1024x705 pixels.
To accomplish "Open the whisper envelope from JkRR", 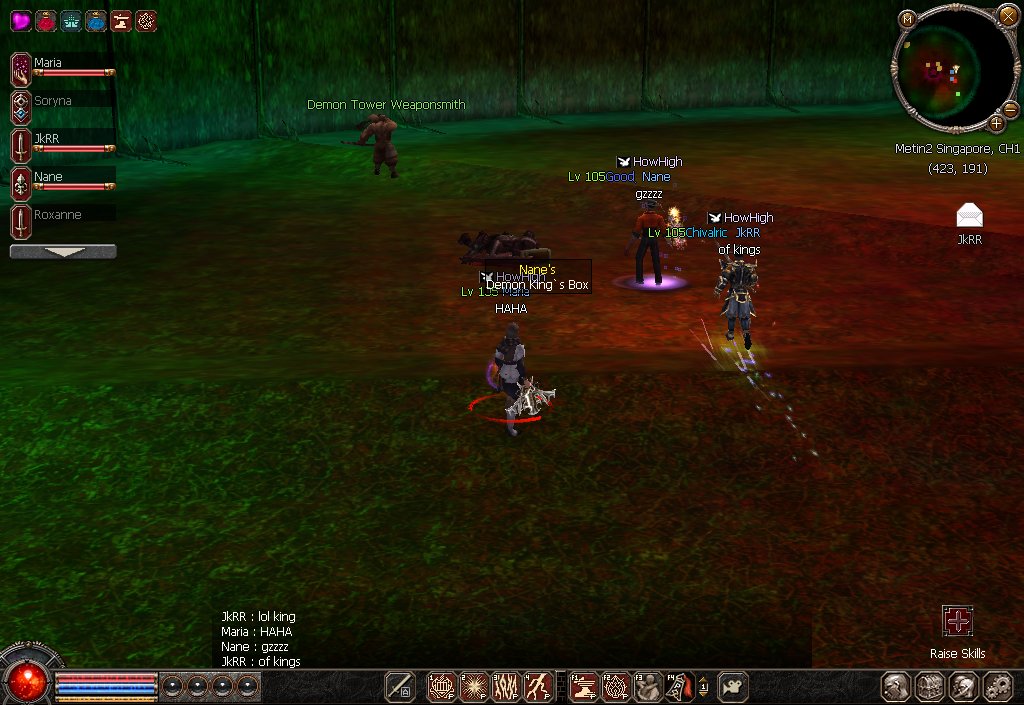I will [x=969, y=215].
